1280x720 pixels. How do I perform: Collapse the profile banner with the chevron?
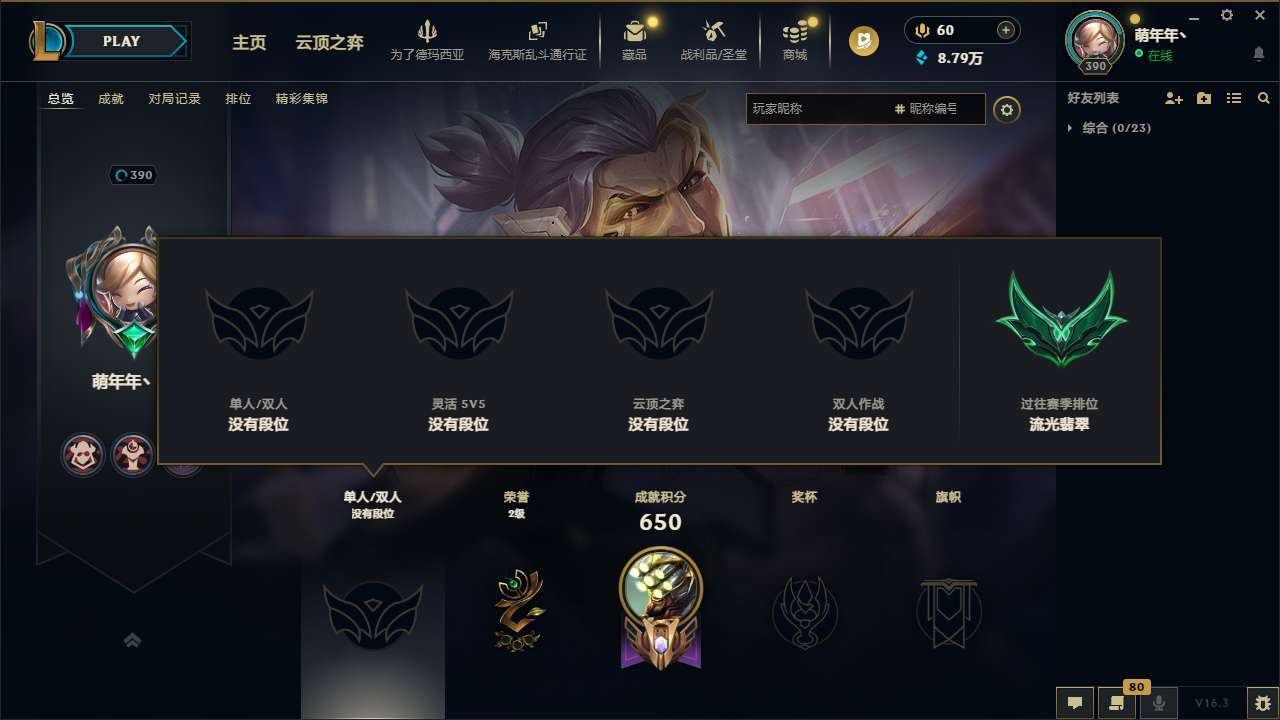pyautogui.click(x=133, y=640)
